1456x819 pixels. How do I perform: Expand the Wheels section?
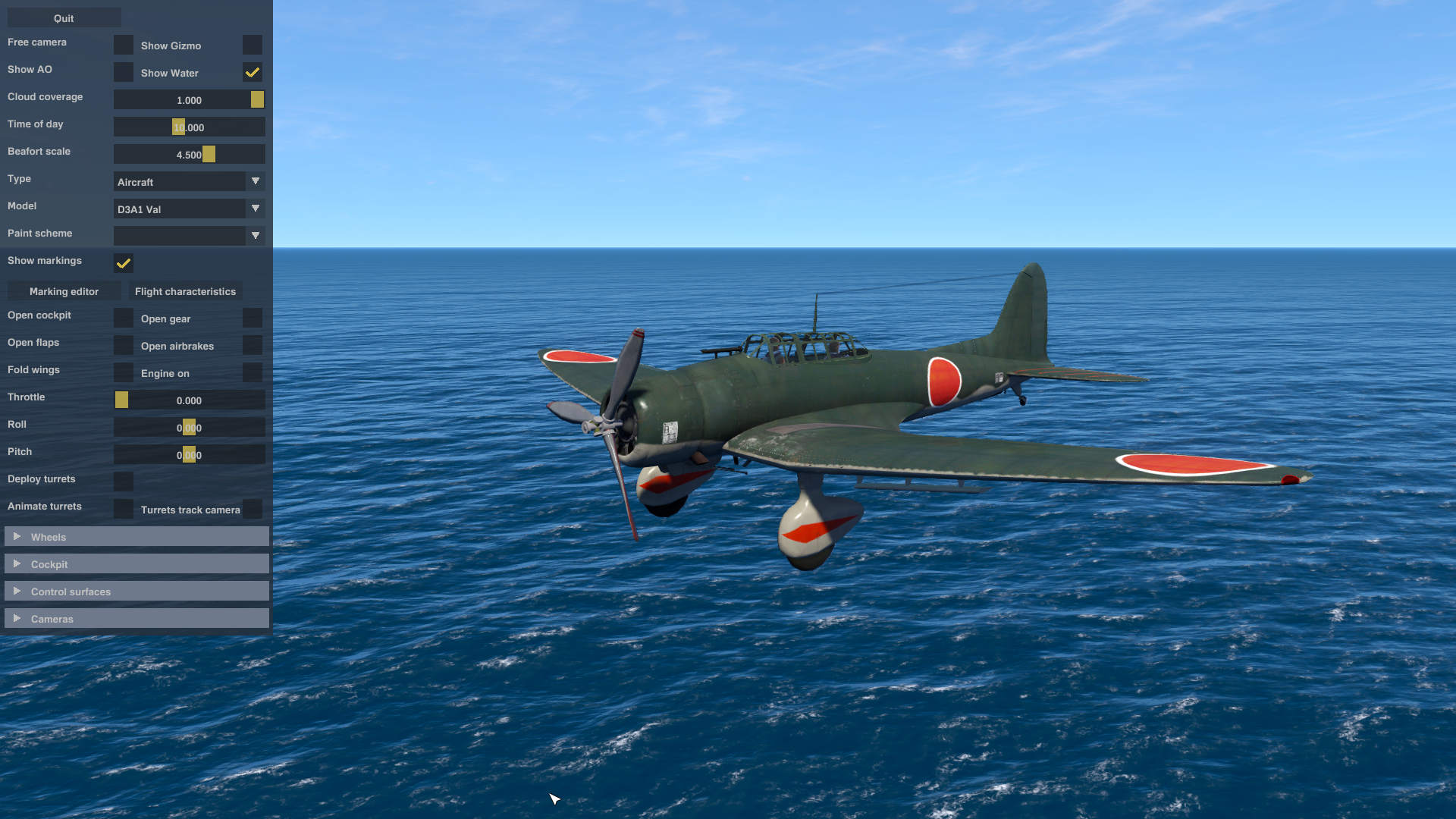(x=136, y=536)
